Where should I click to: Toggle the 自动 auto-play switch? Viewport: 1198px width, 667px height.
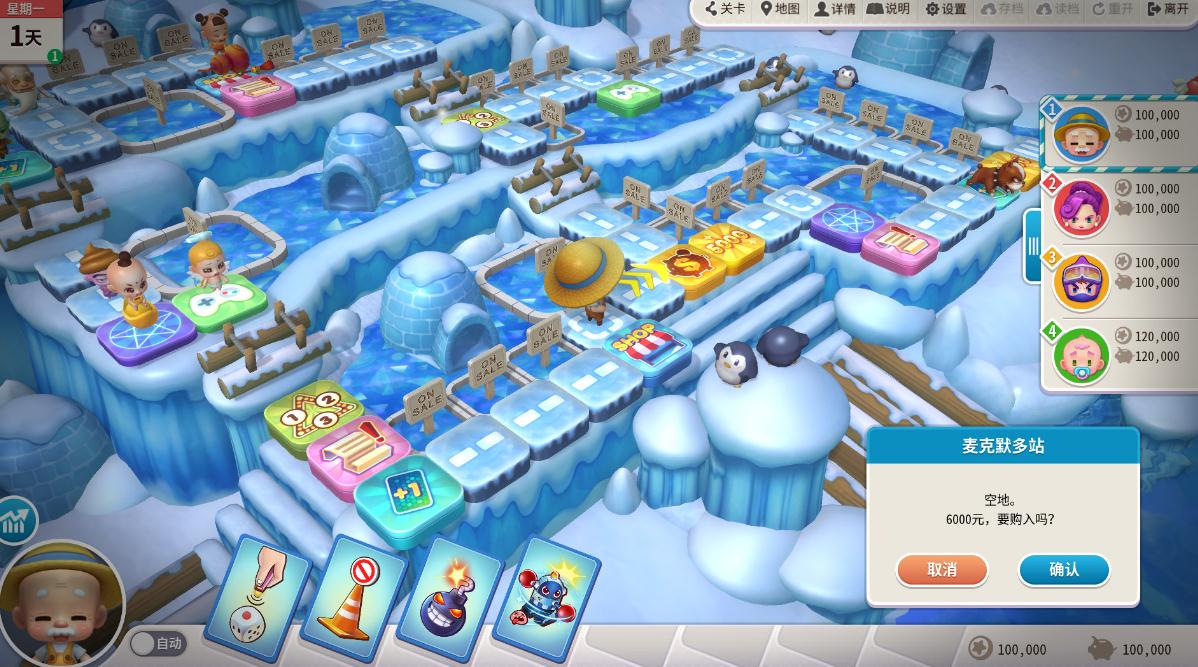click(x=157, y=643)
